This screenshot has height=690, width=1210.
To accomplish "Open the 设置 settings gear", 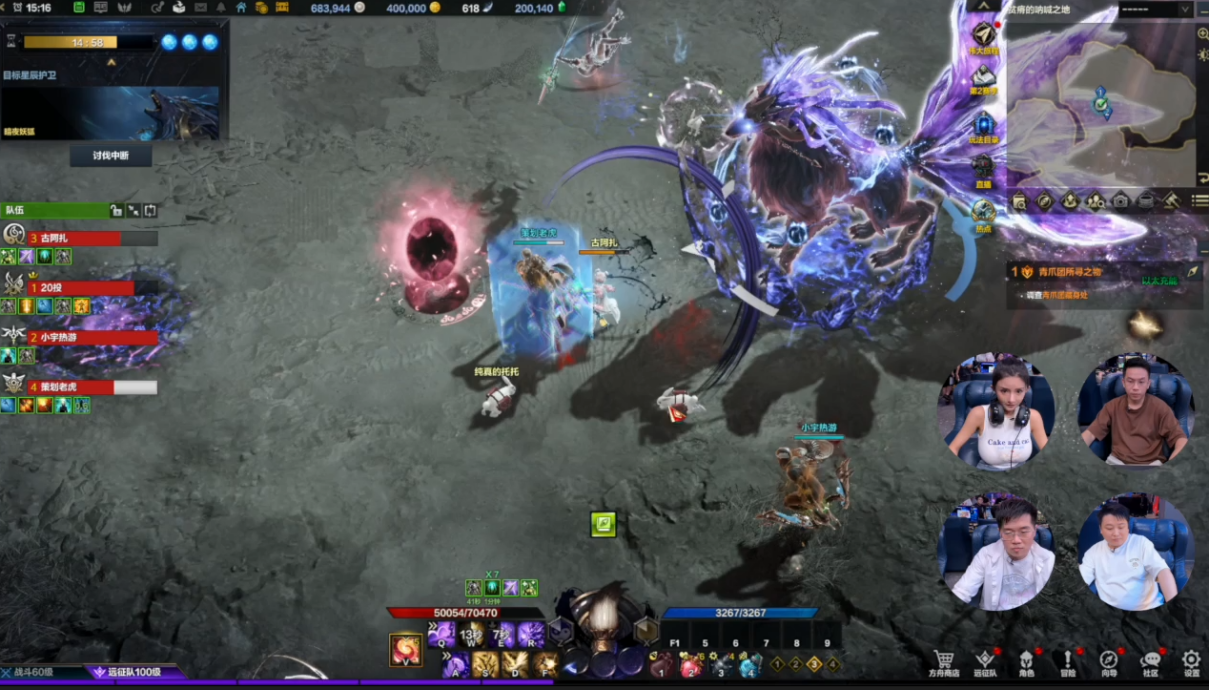I will 1191,661.
